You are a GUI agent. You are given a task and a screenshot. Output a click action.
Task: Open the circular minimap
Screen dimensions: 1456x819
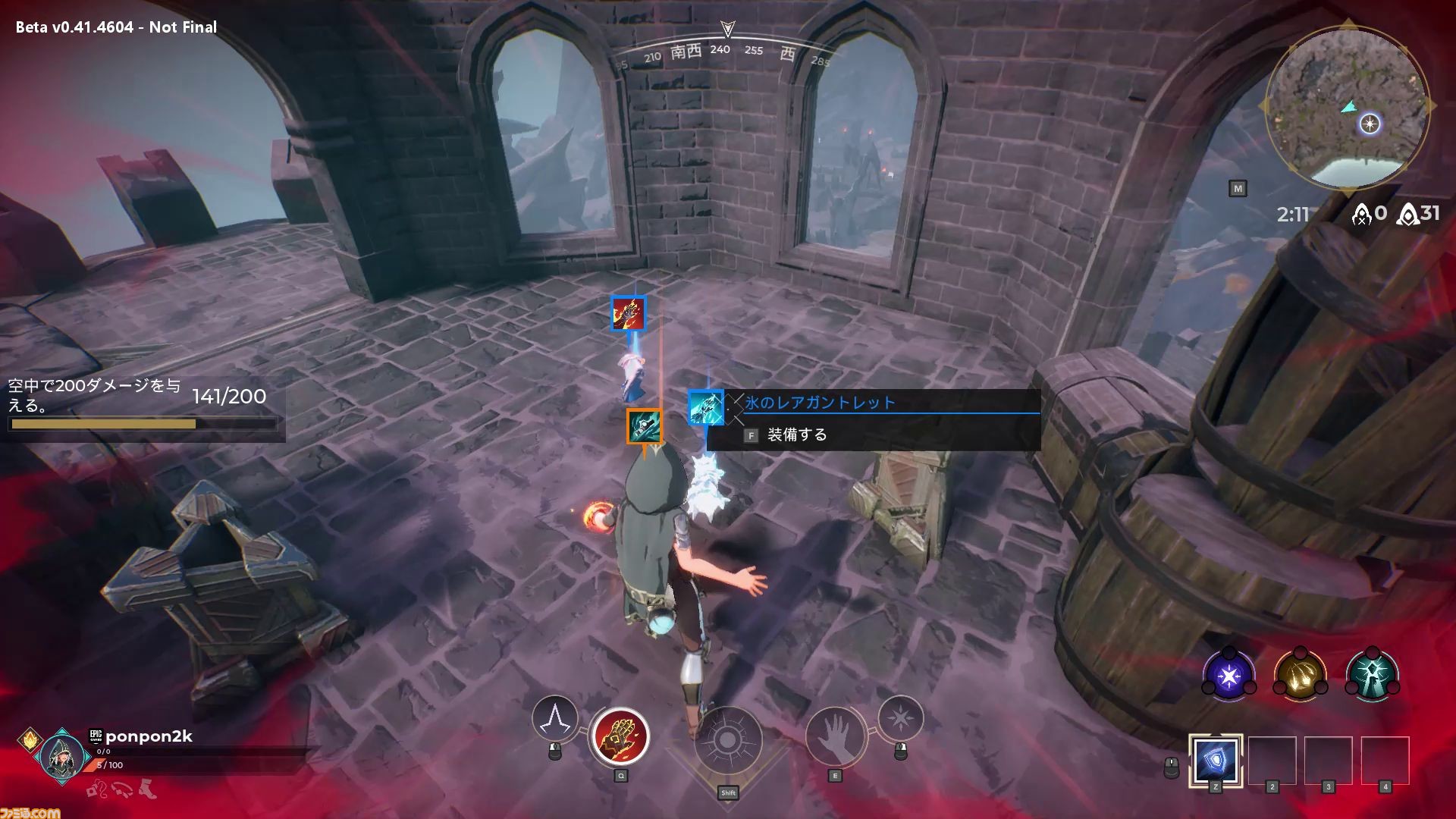[1346, 107]
